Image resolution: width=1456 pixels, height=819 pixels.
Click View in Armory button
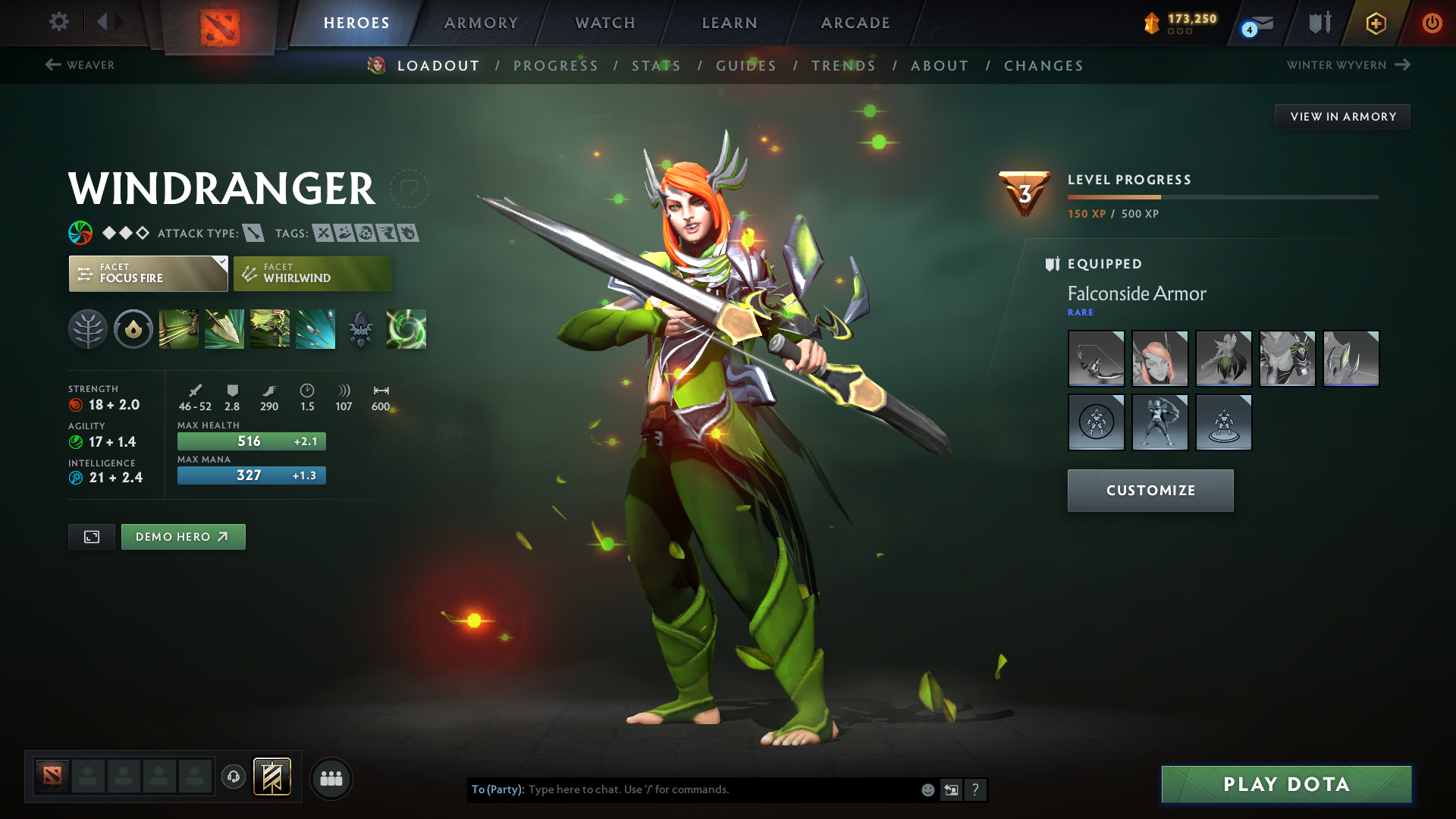click(1342, 117)
